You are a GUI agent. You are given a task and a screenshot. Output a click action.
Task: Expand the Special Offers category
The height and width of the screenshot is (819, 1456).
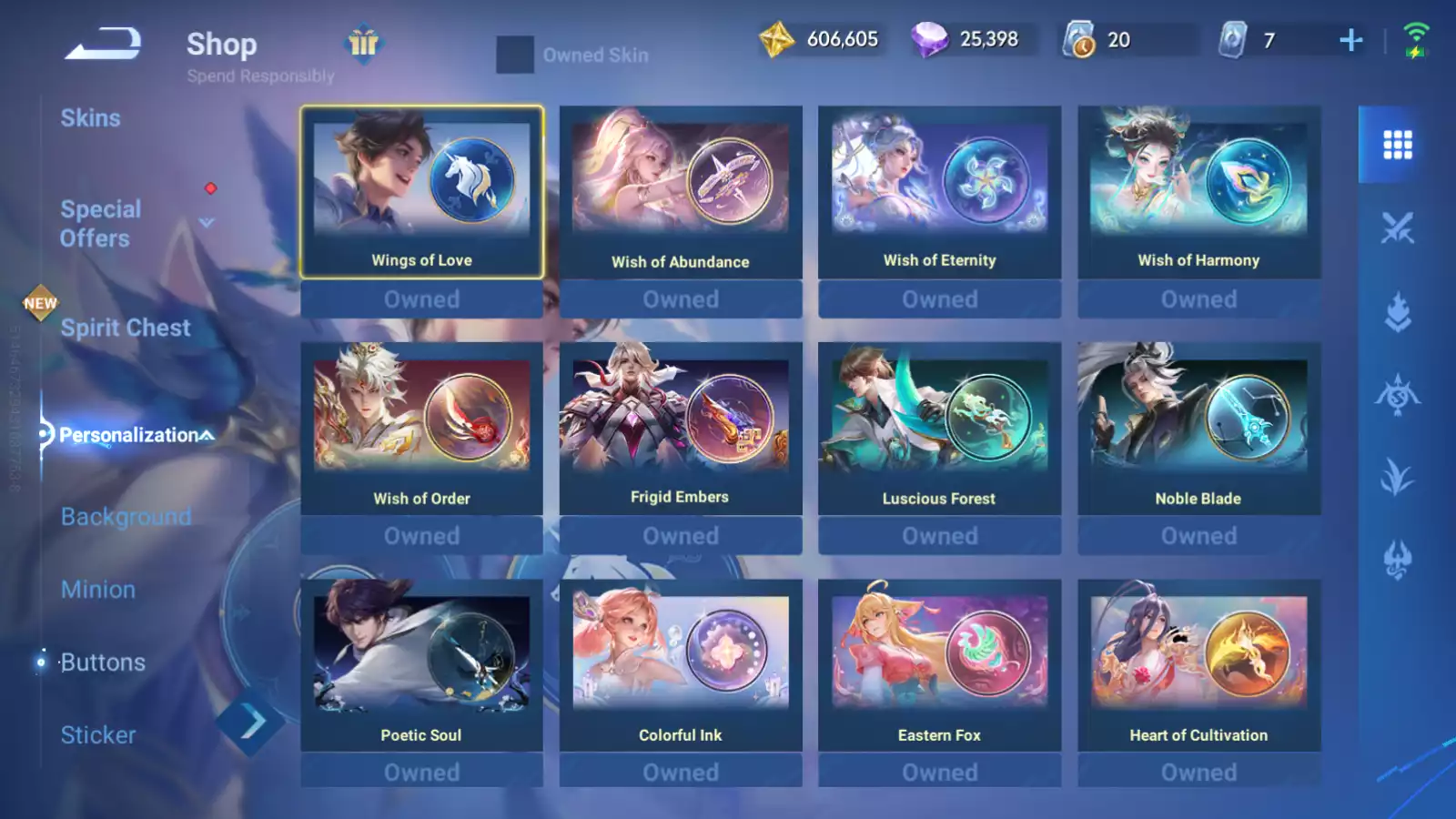click(x=207, y=222)
